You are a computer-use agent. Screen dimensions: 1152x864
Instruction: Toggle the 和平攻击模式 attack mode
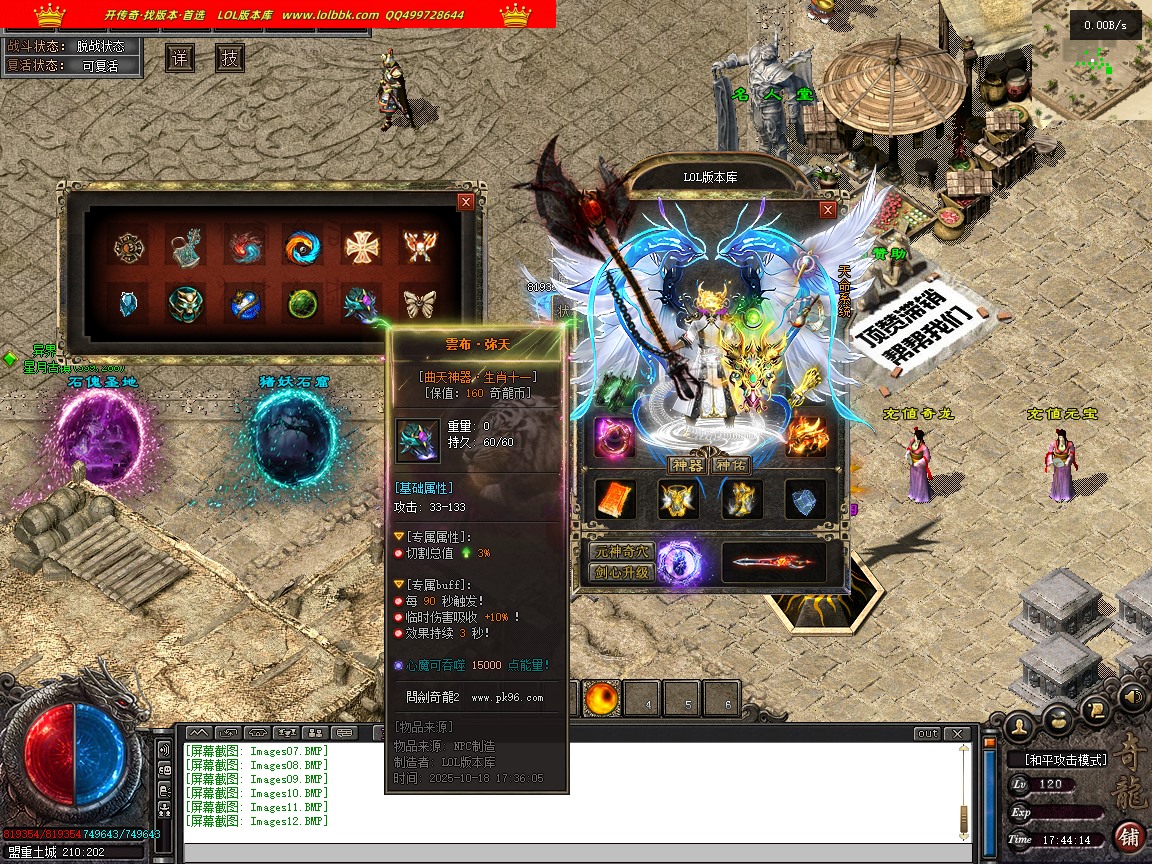[1065, 760]
